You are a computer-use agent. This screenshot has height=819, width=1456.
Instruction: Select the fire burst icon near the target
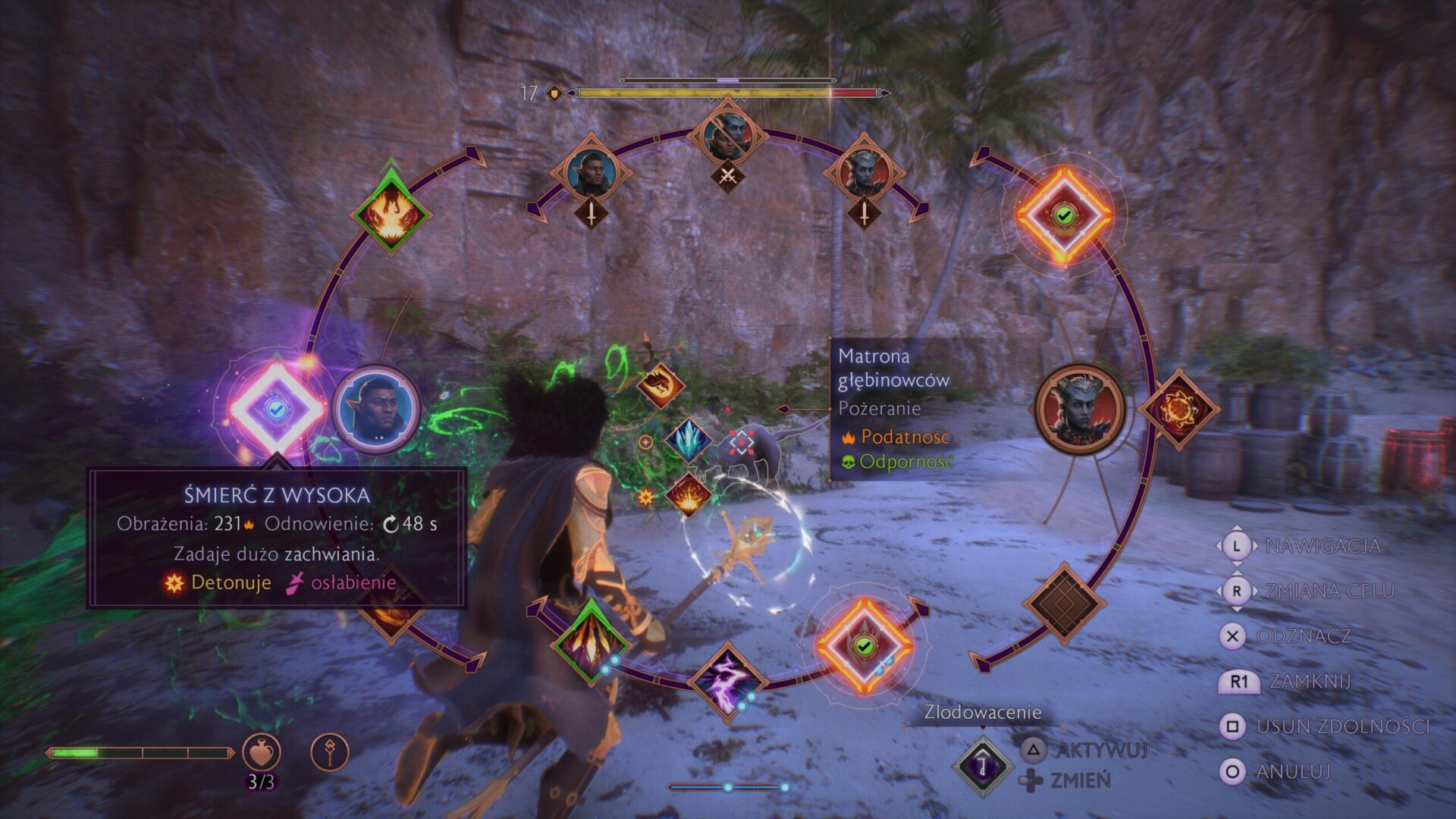[x=688, y=495]
